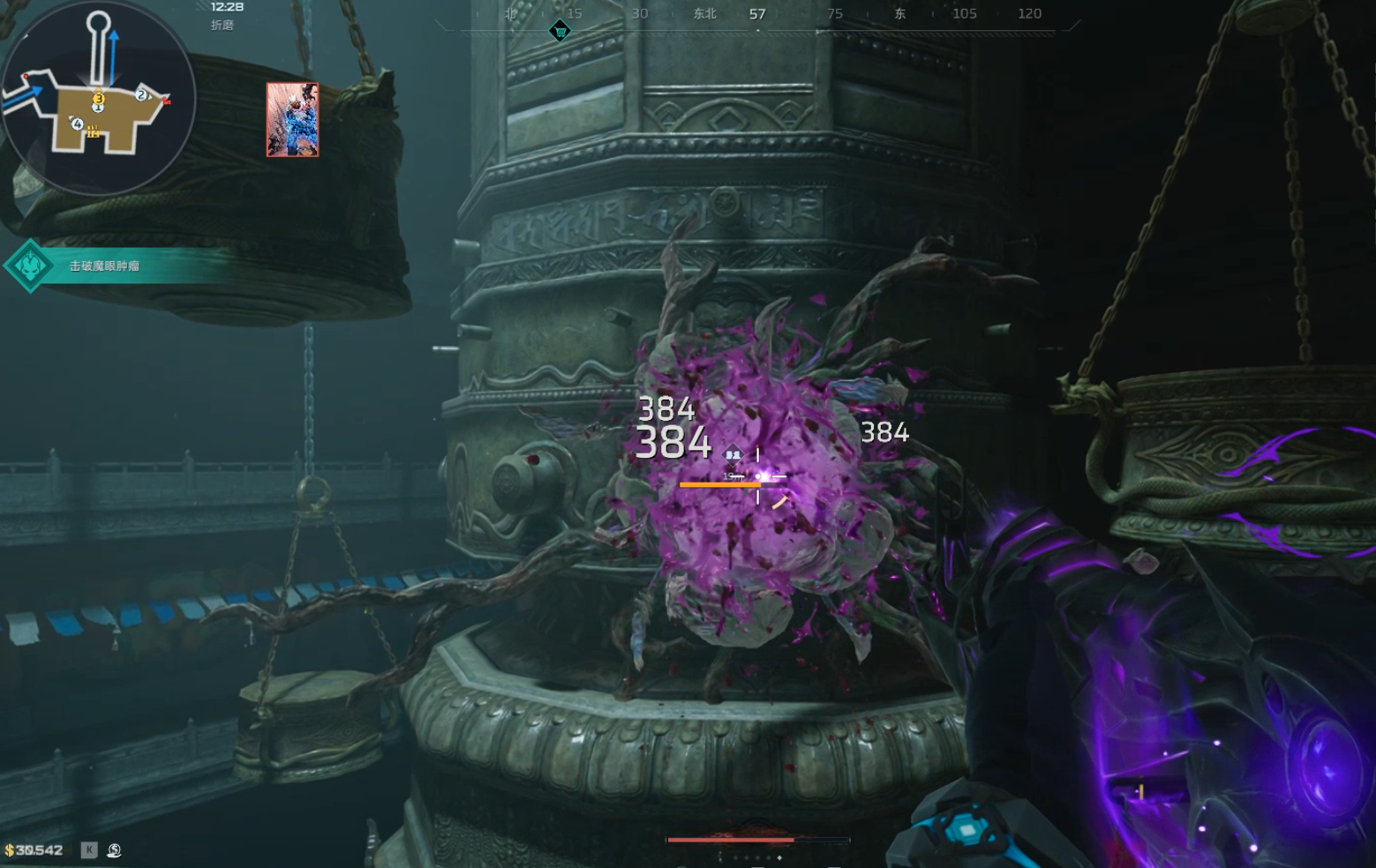Click the skull objective diamond icon

click(30, 266)
